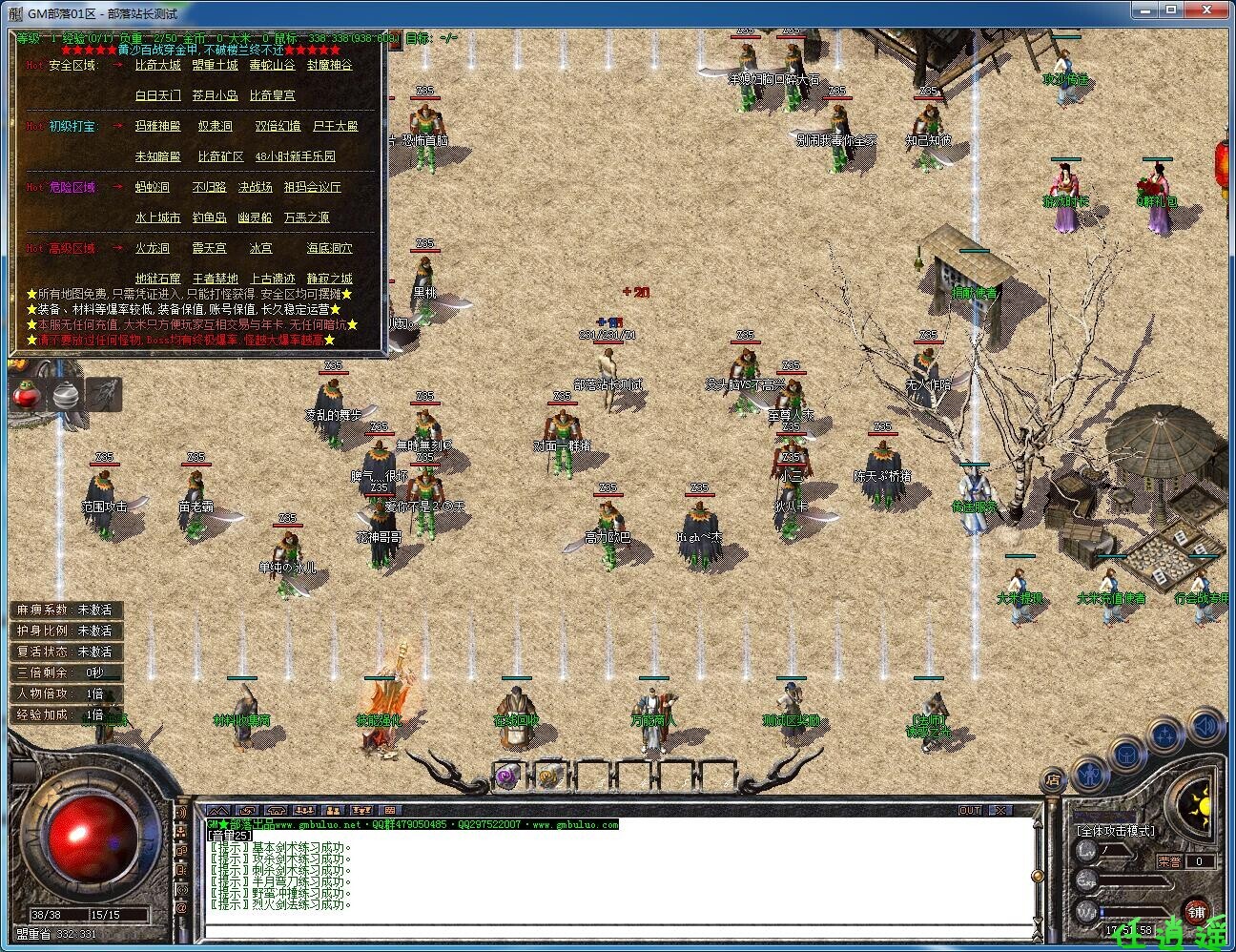Open the 48小时新手乐园 link
The height and width of the screenshot is (952, 1236).
point(295,156)
